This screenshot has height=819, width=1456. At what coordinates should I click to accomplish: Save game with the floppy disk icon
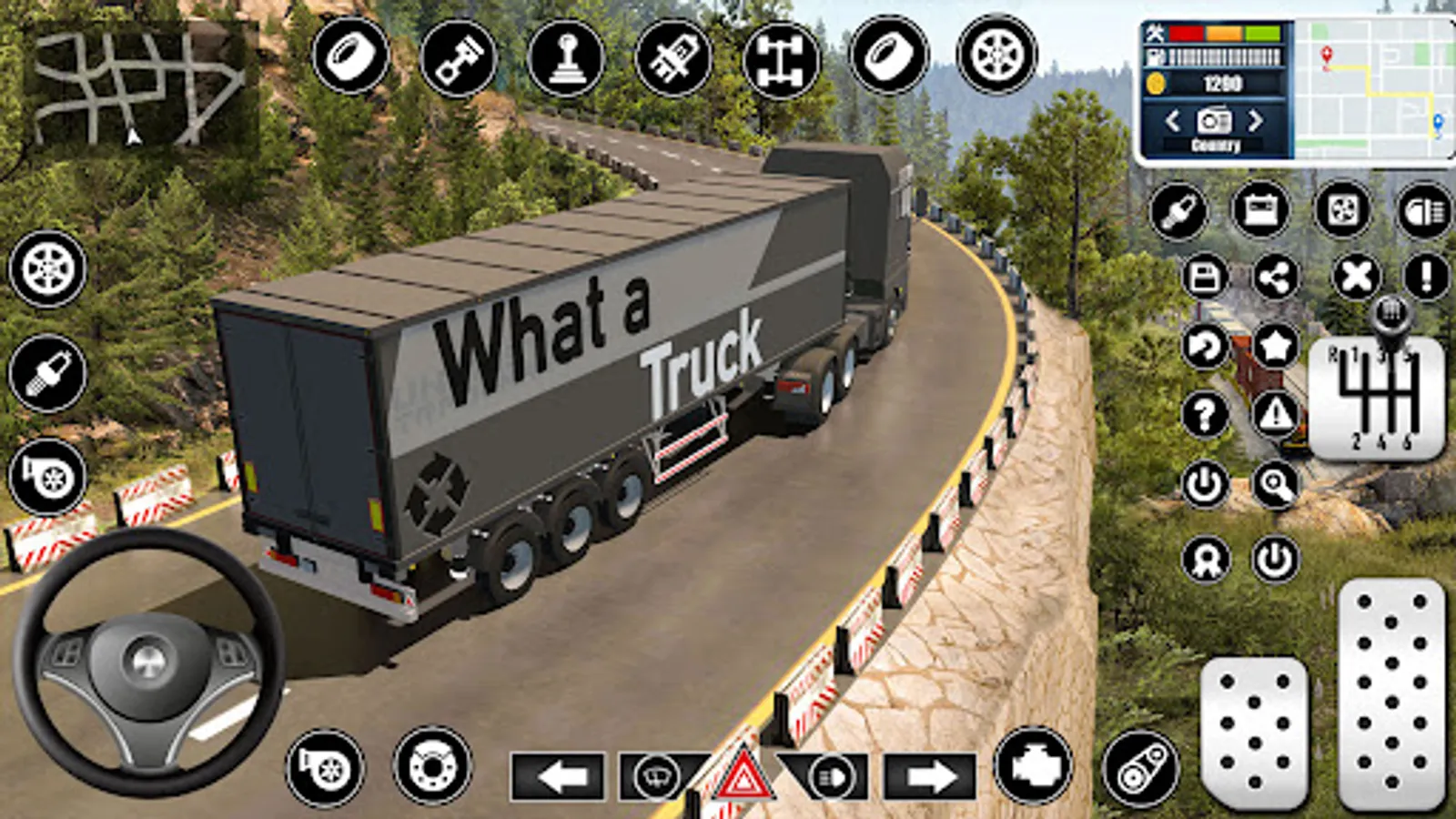tap(1205, 278)
